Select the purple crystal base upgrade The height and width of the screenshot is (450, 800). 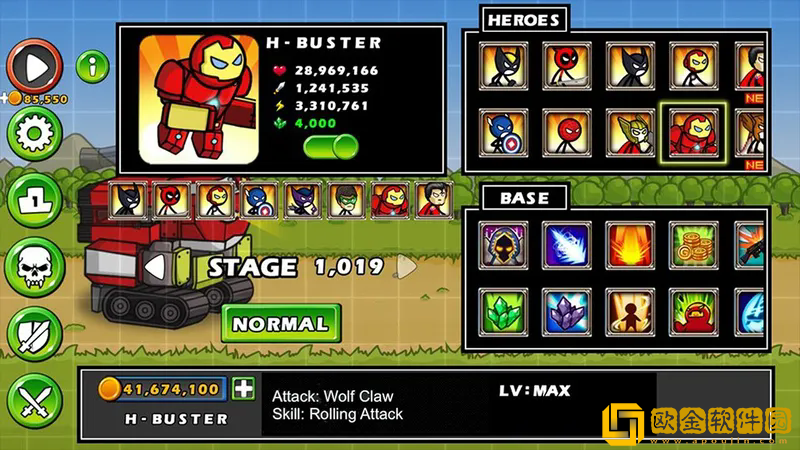coord(565,311)
